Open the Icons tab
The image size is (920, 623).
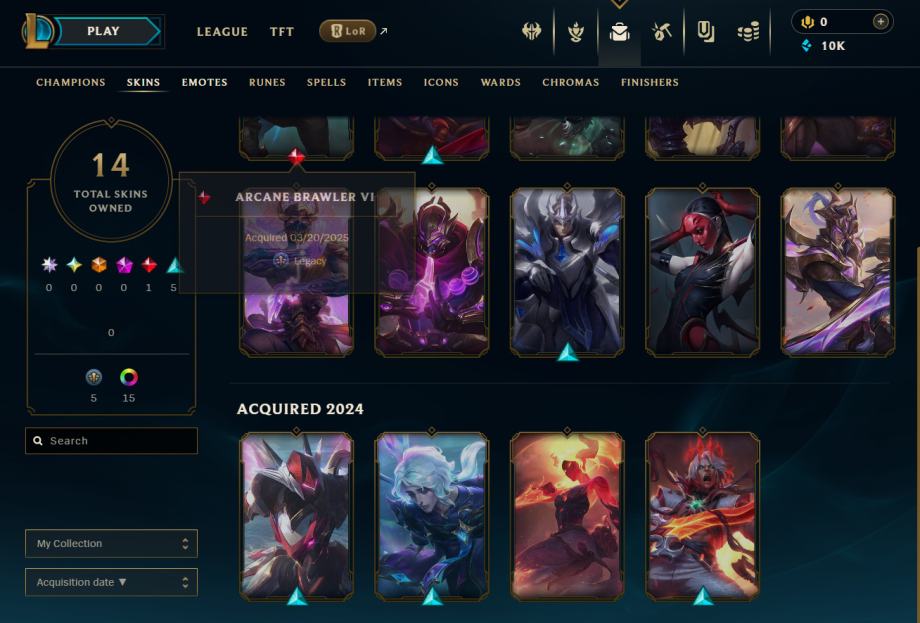pyautogui.click(x=441, y=83)
